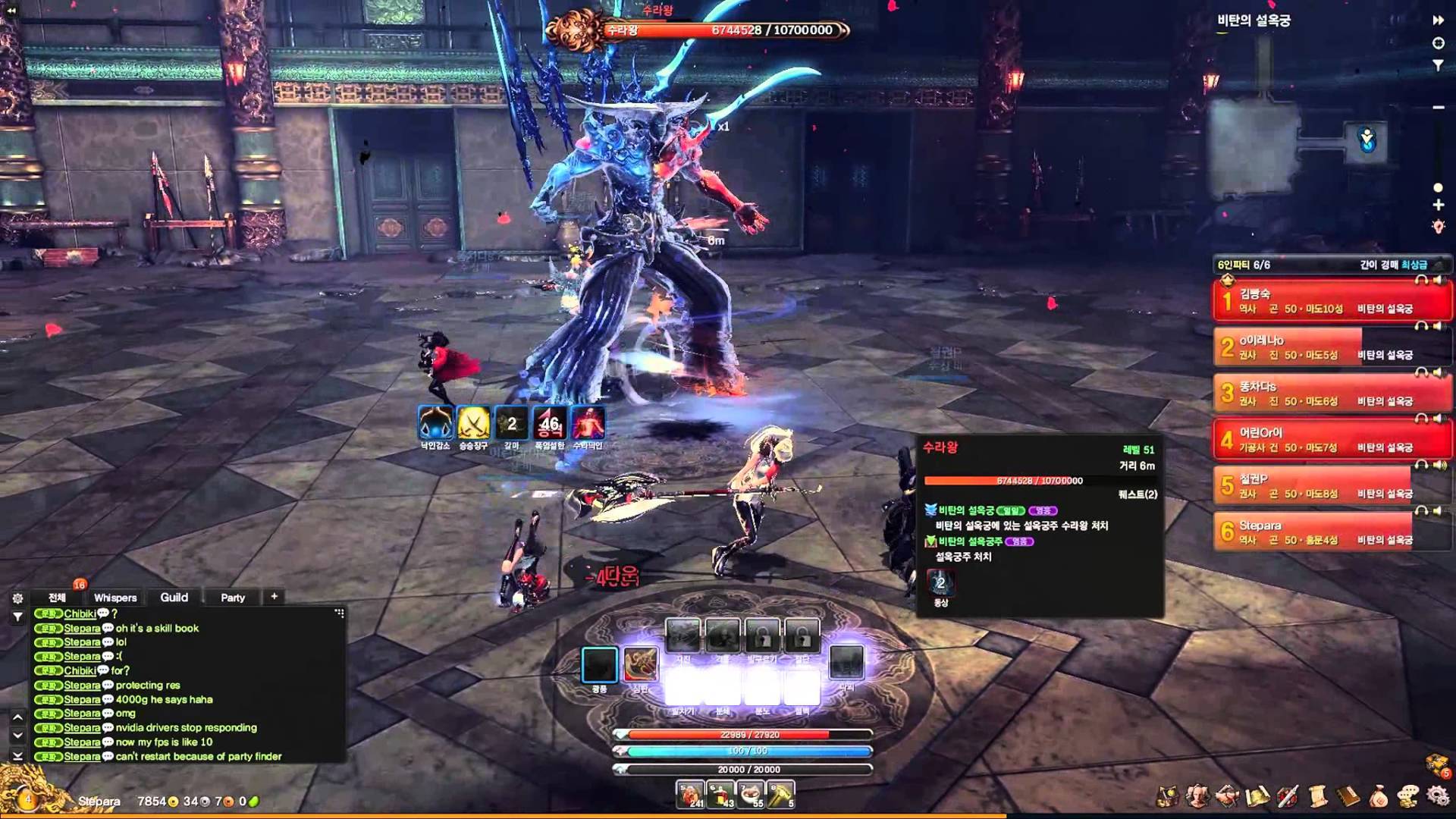Open the system settings gears menu
The height and width of the screenshot is (819, 1456).
click(x=1438, y=796)
